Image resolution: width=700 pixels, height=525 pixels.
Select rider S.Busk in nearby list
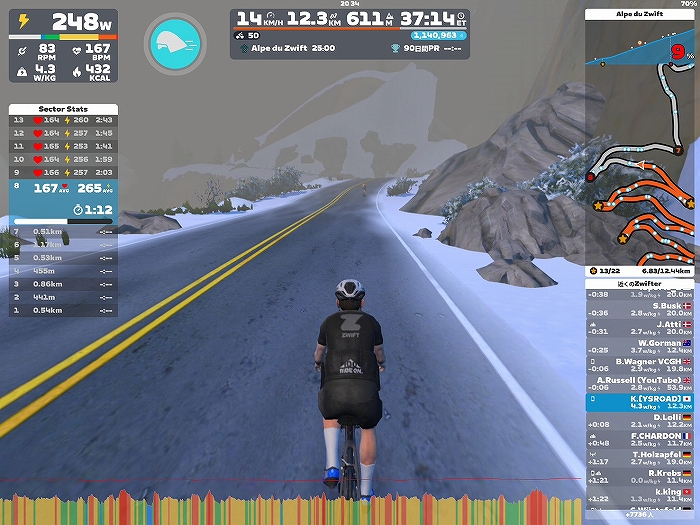click(x=640, y=308)
